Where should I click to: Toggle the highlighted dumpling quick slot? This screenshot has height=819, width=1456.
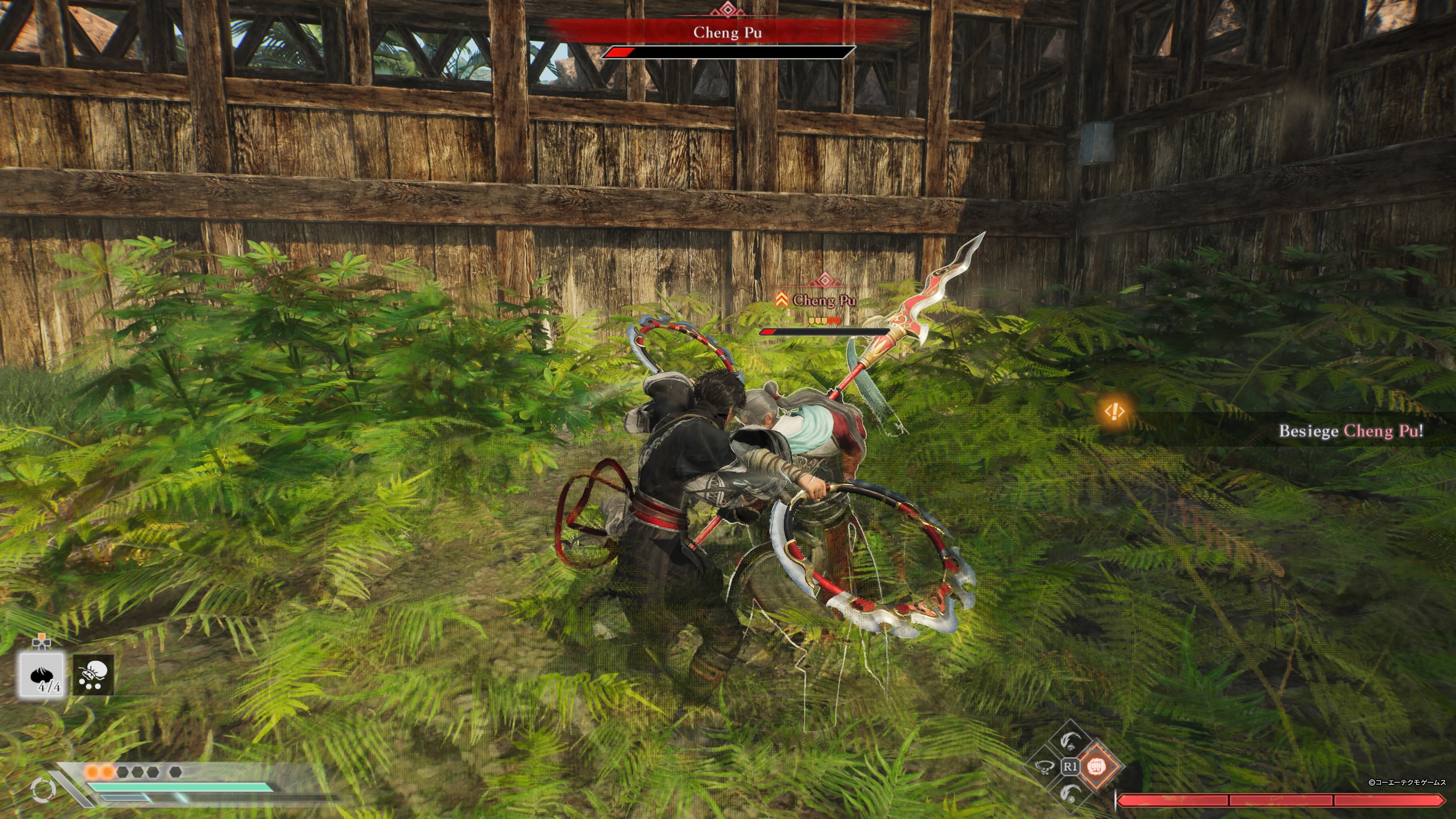[41, 676]
